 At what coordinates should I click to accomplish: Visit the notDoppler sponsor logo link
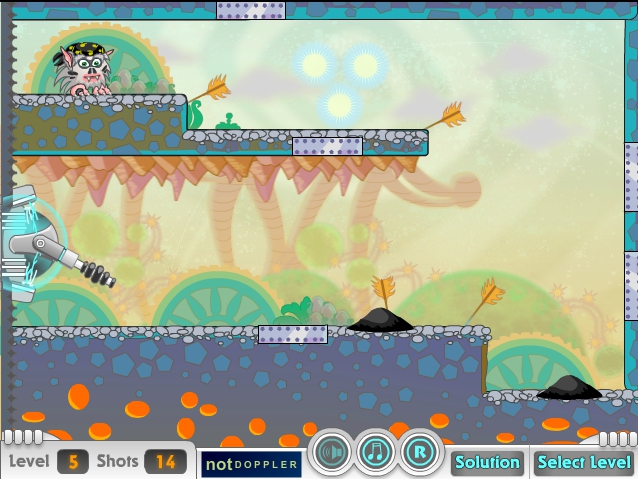(x=251, y=464)
